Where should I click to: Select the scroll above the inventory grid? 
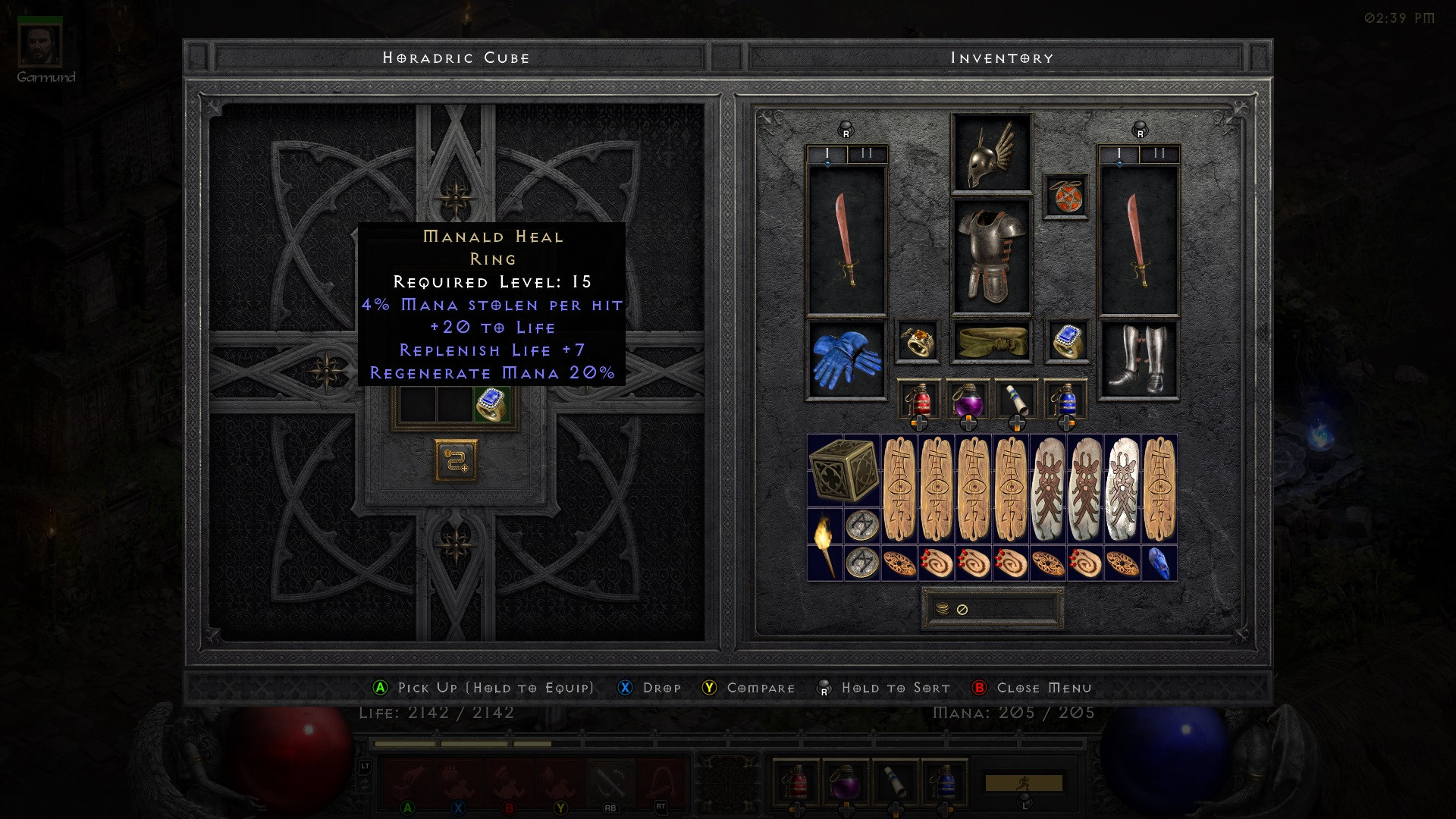coord(1017,400)
